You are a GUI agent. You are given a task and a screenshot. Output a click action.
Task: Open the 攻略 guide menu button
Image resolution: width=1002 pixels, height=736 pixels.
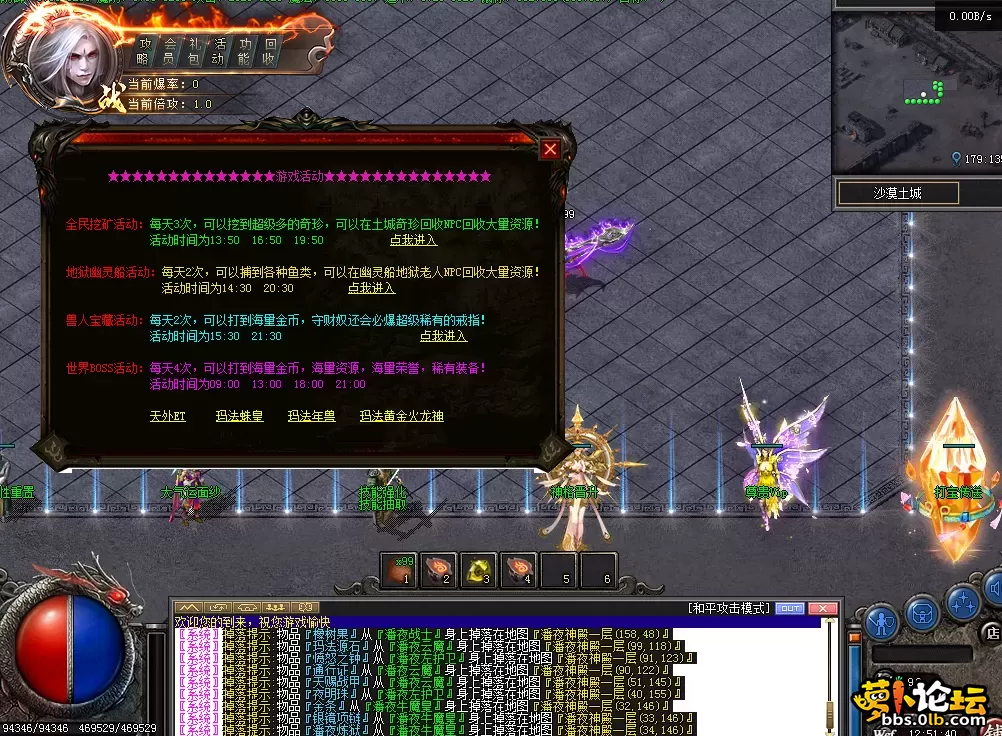tap(145, 51)
